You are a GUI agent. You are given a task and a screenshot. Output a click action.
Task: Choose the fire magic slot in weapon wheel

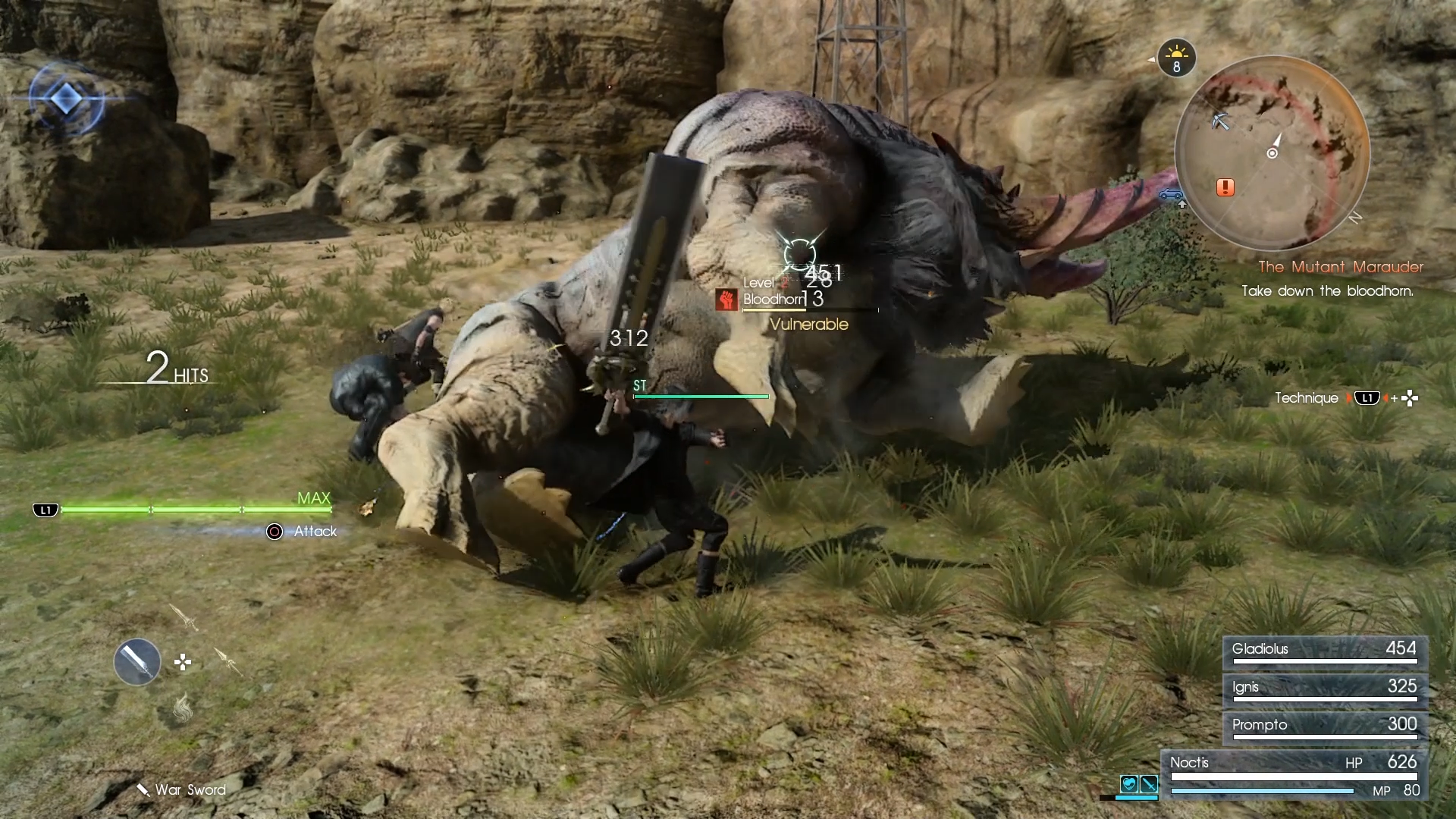[182, 708]
